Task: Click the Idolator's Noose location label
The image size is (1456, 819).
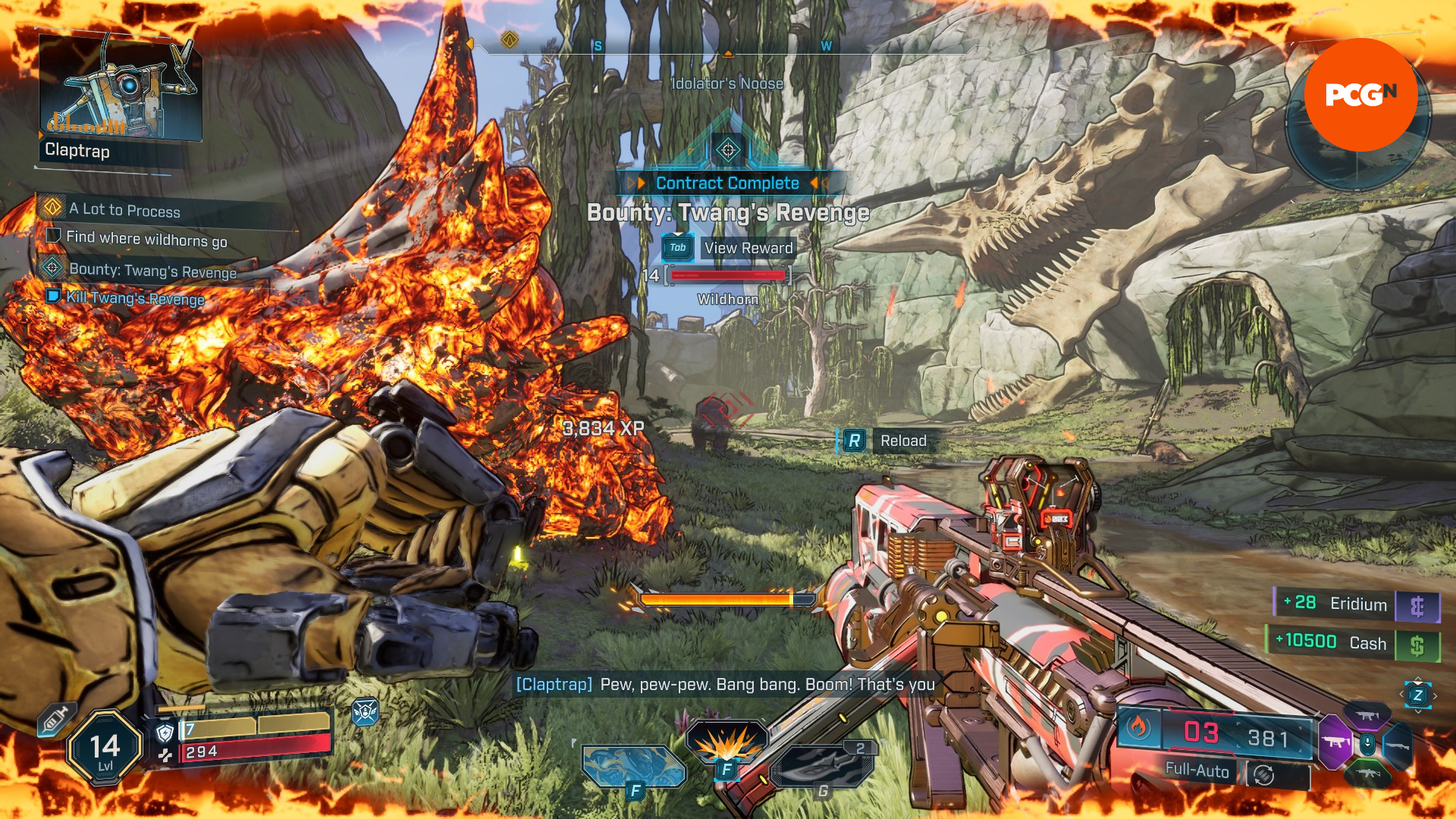Action: 726,83
